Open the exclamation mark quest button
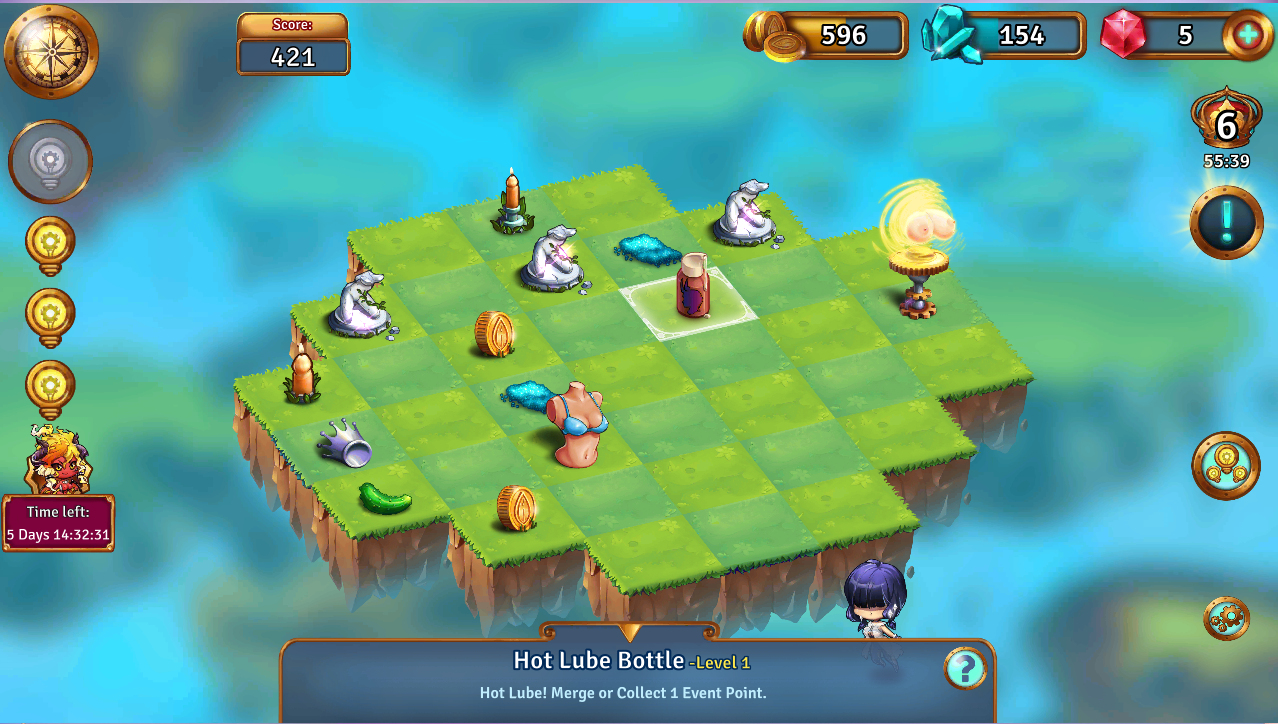This screenshot has width=1278, height=724. 1226,221
